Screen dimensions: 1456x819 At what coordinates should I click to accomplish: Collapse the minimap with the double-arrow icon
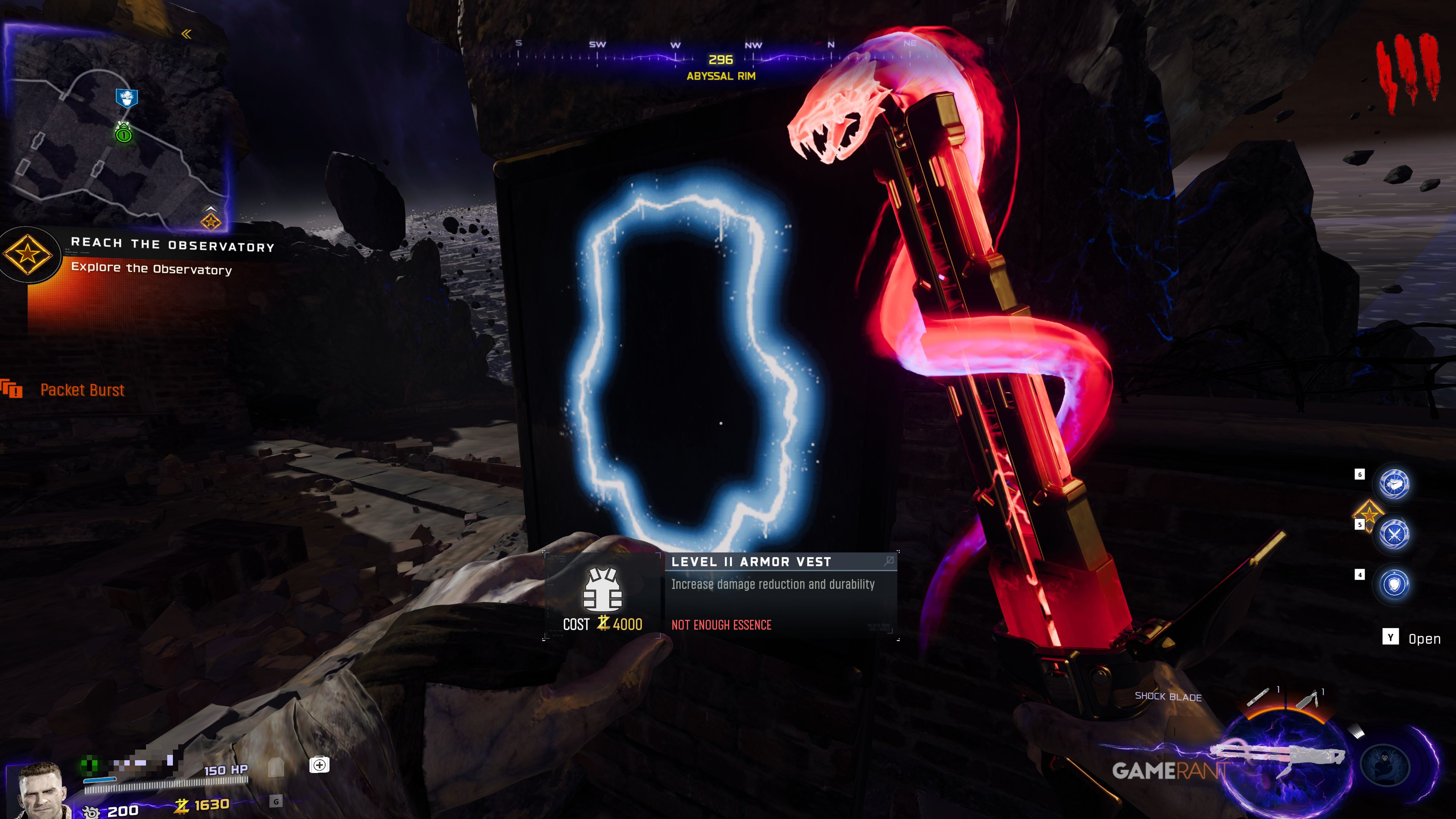[x=187, y=34]
